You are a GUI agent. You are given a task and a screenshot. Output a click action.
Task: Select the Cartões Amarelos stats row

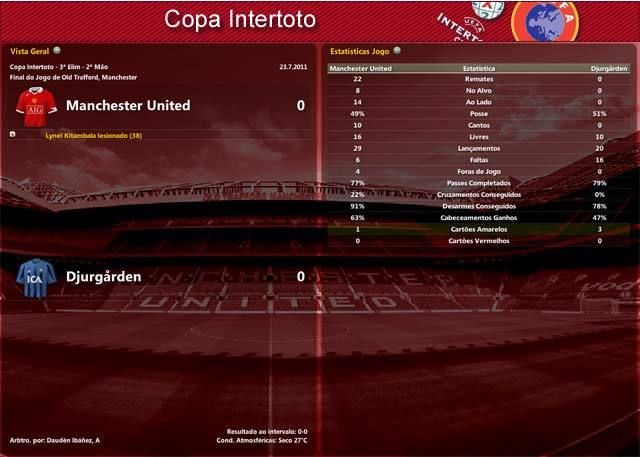(478, 229)
